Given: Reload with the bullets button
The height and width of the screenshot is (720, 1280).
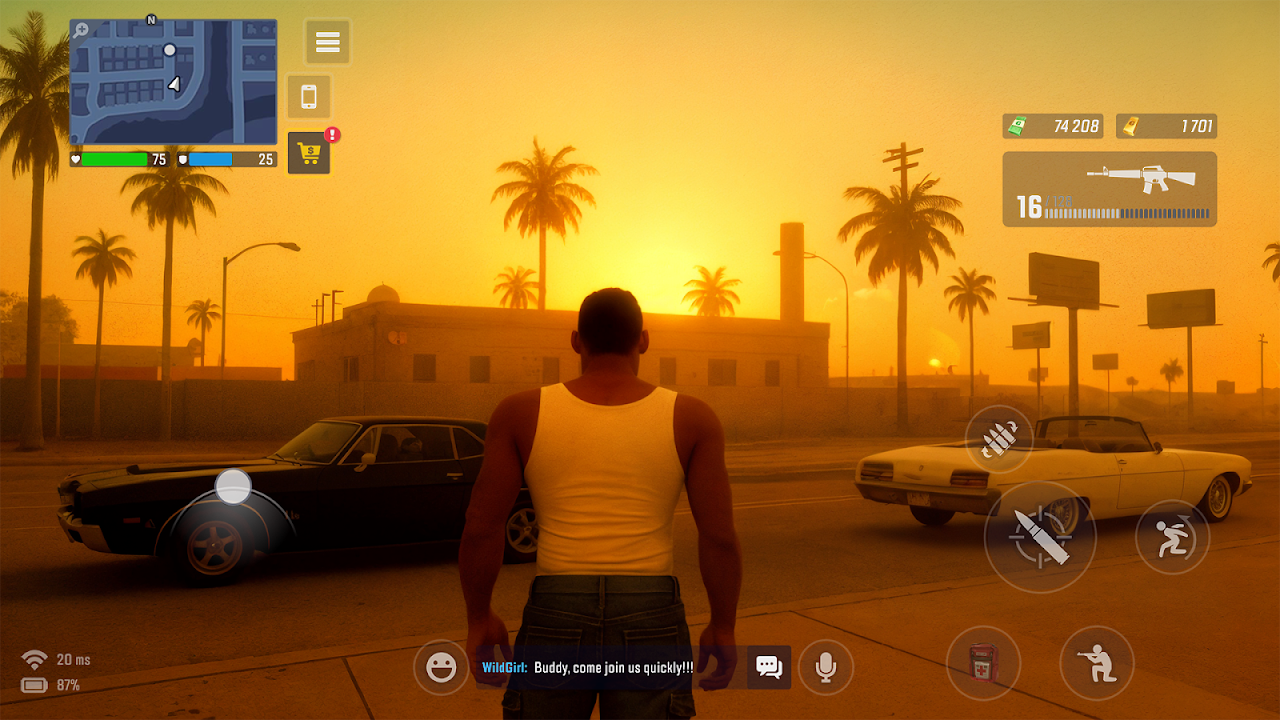Looking at the screenshot, I should pyautogui.click(x=999, y=439).
